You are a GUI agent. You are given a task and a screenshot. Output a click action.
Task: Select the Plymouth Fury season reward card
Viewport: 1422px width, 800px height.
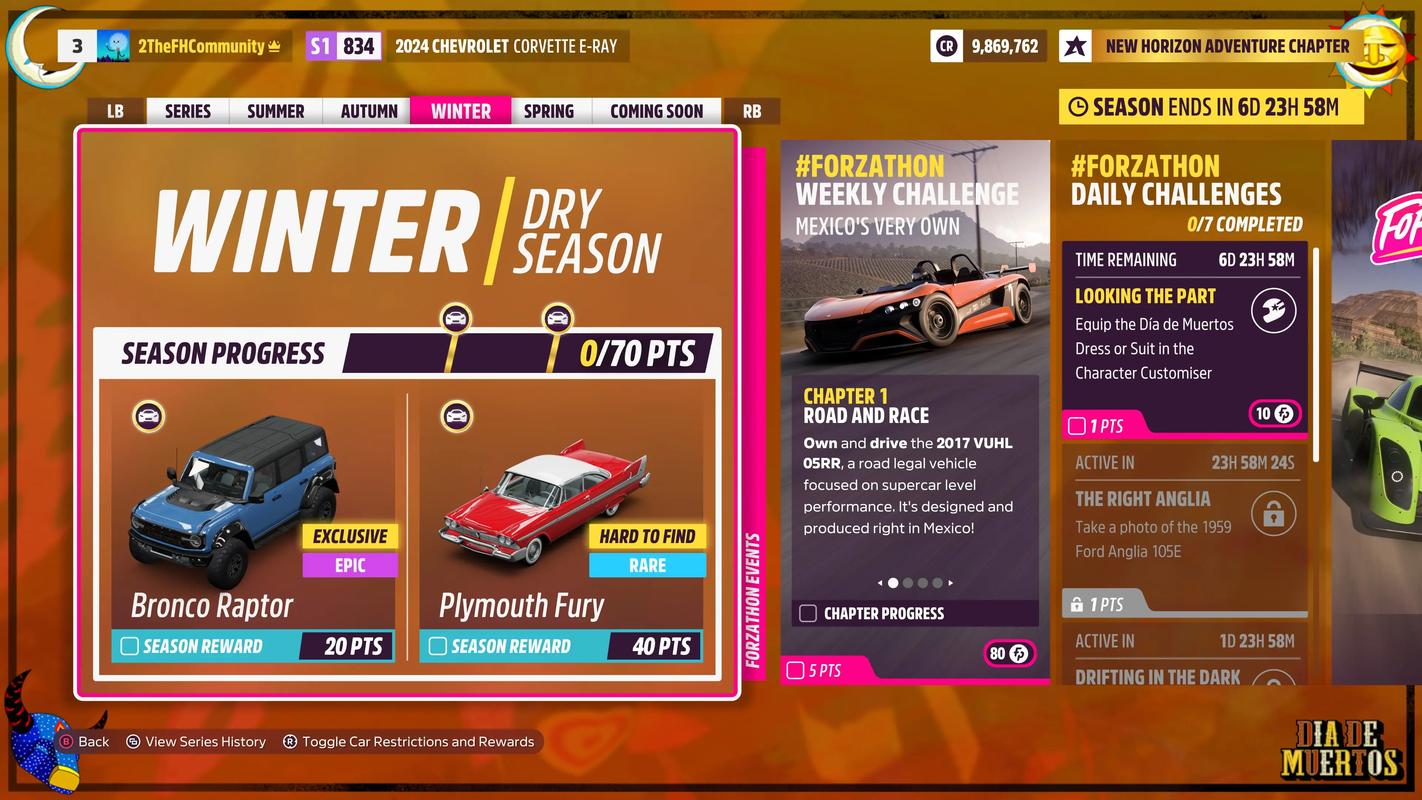561,520
